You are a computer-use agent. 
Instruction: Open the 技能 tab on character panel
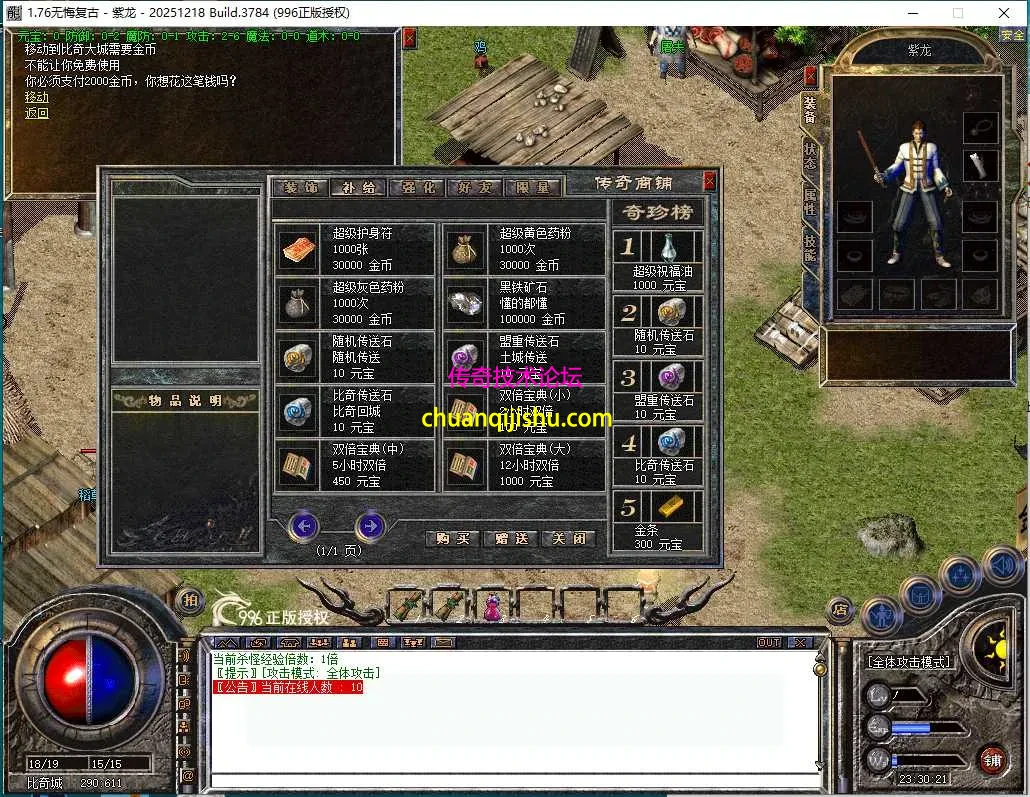point(810,247)
